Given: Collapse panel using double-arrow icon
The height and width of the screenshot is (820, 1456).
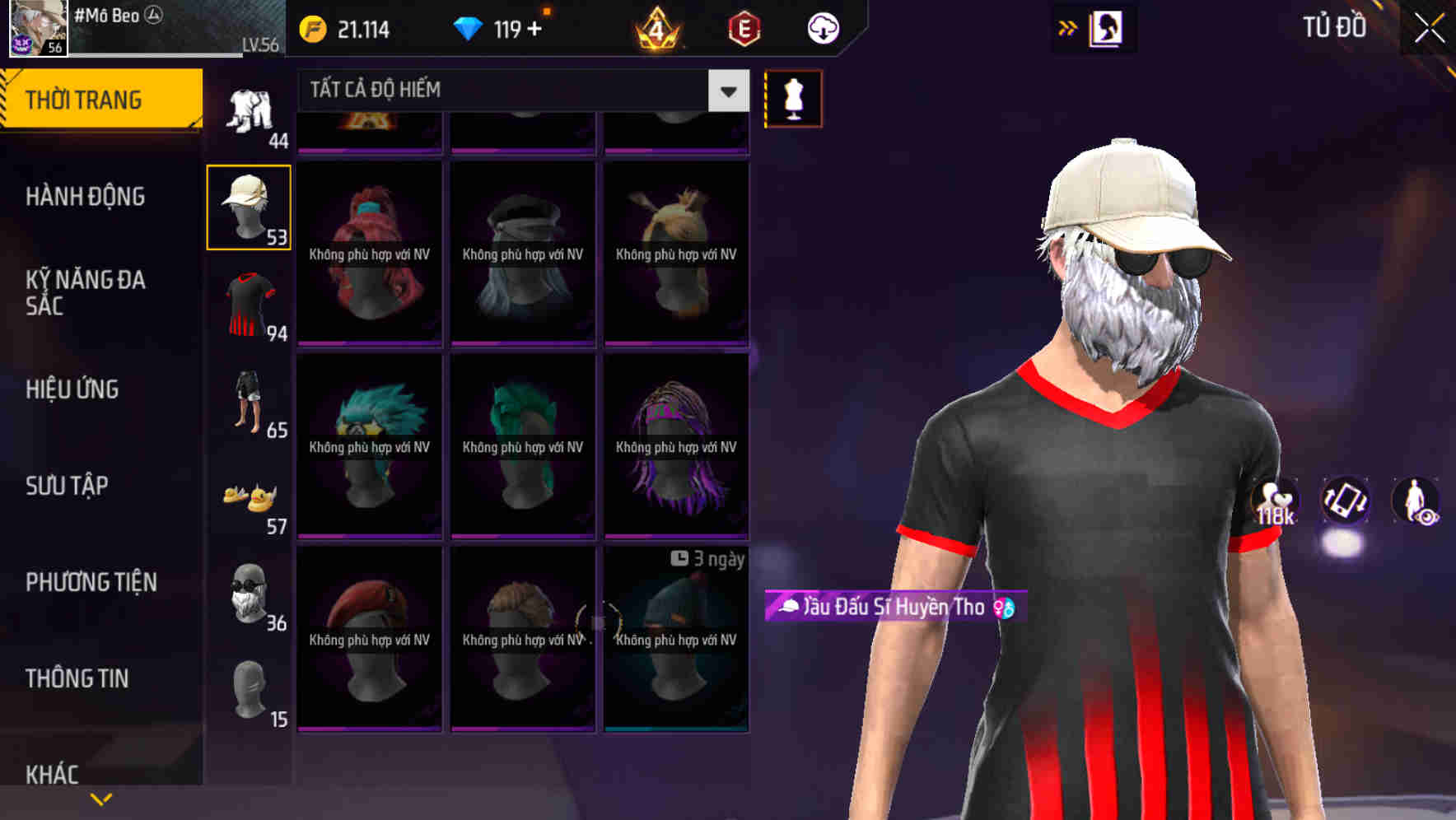Looking at the screenshot, I should click(1066, 27).
